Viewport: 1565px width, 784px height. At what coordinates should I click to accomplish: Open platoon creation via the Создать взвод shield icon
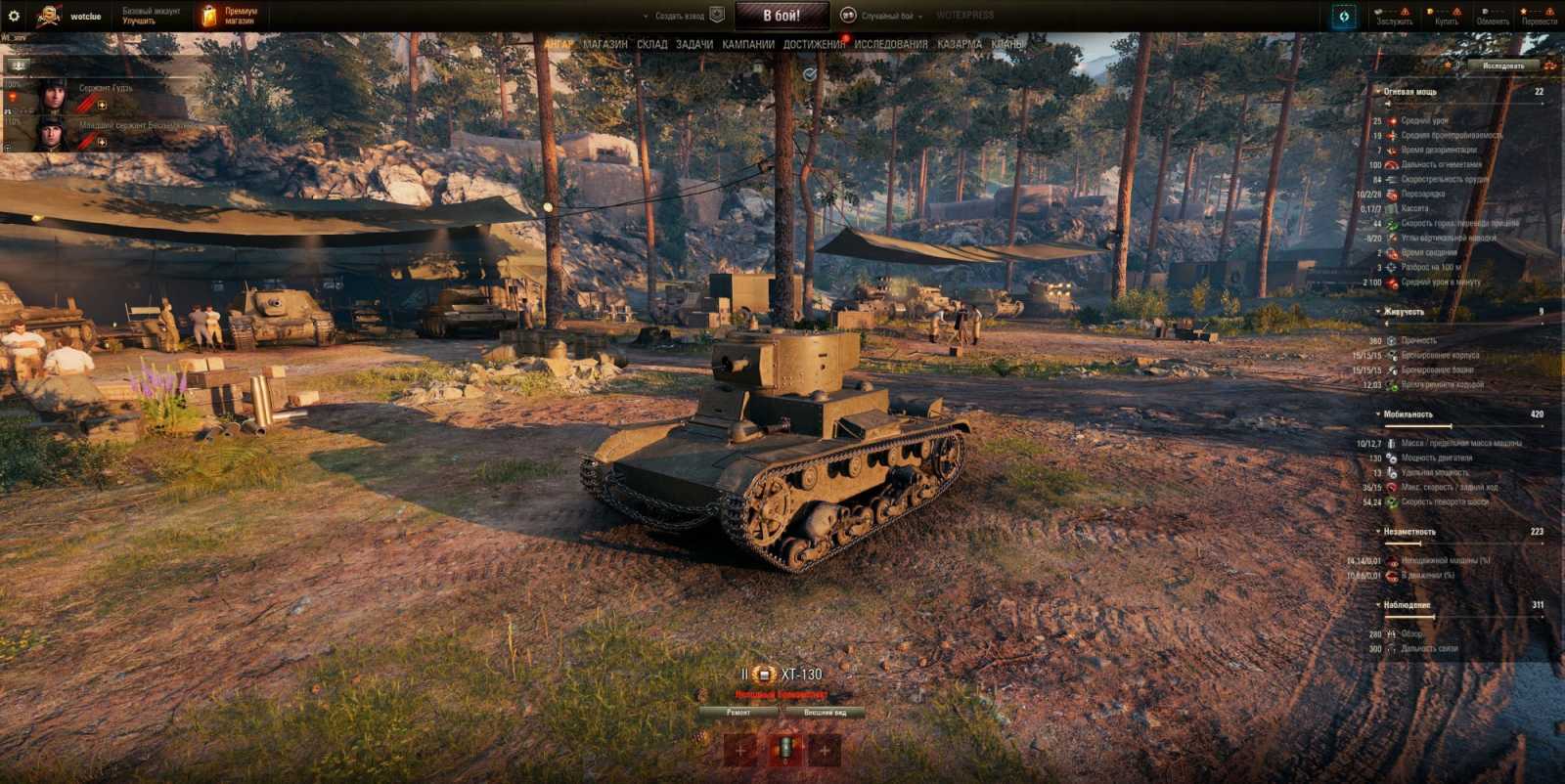tap(716, 15)
